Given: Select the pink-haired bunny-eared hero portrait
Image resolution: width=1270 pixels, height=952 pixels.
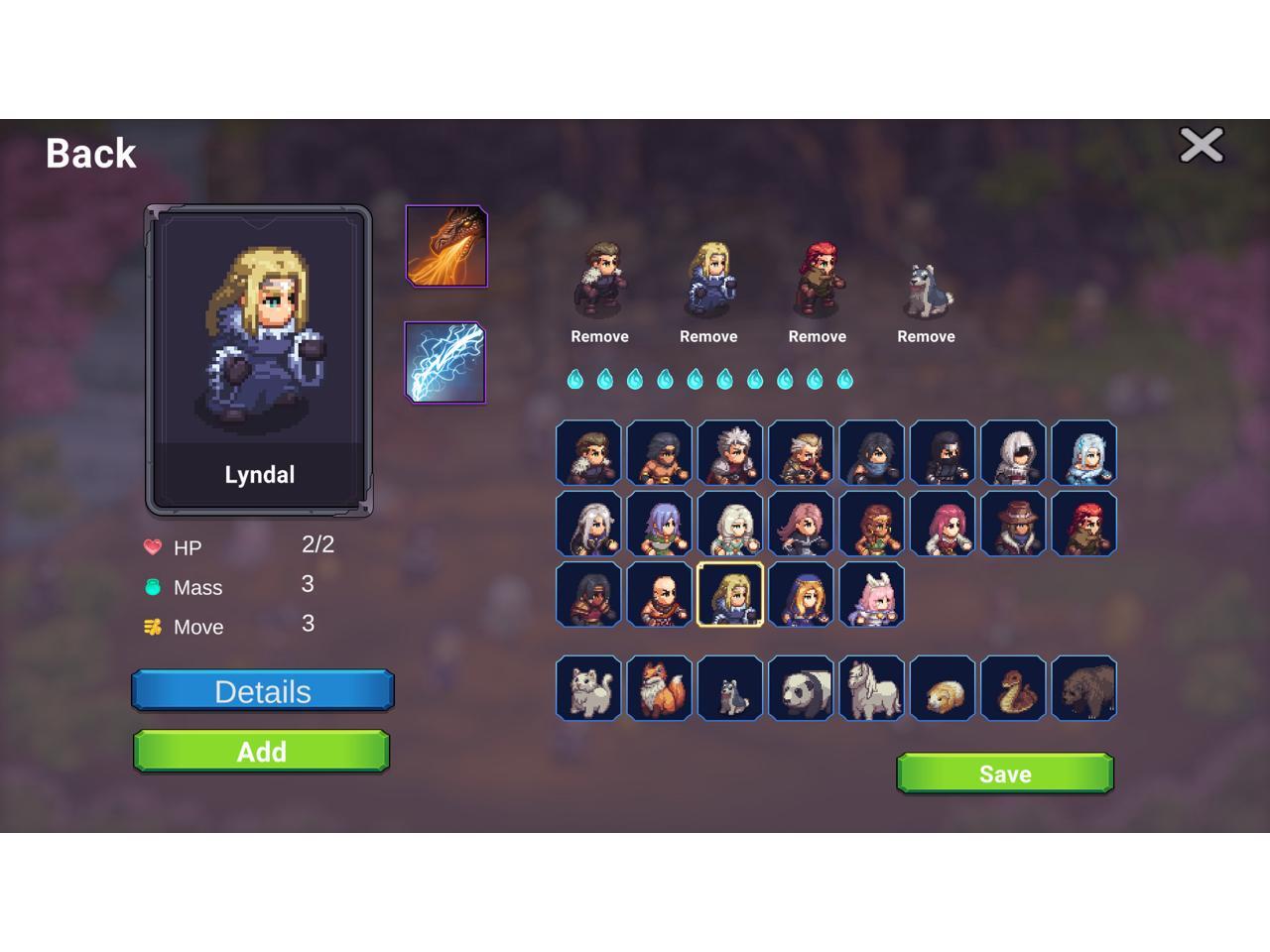Looking at the screenshot, I should 872,595.
